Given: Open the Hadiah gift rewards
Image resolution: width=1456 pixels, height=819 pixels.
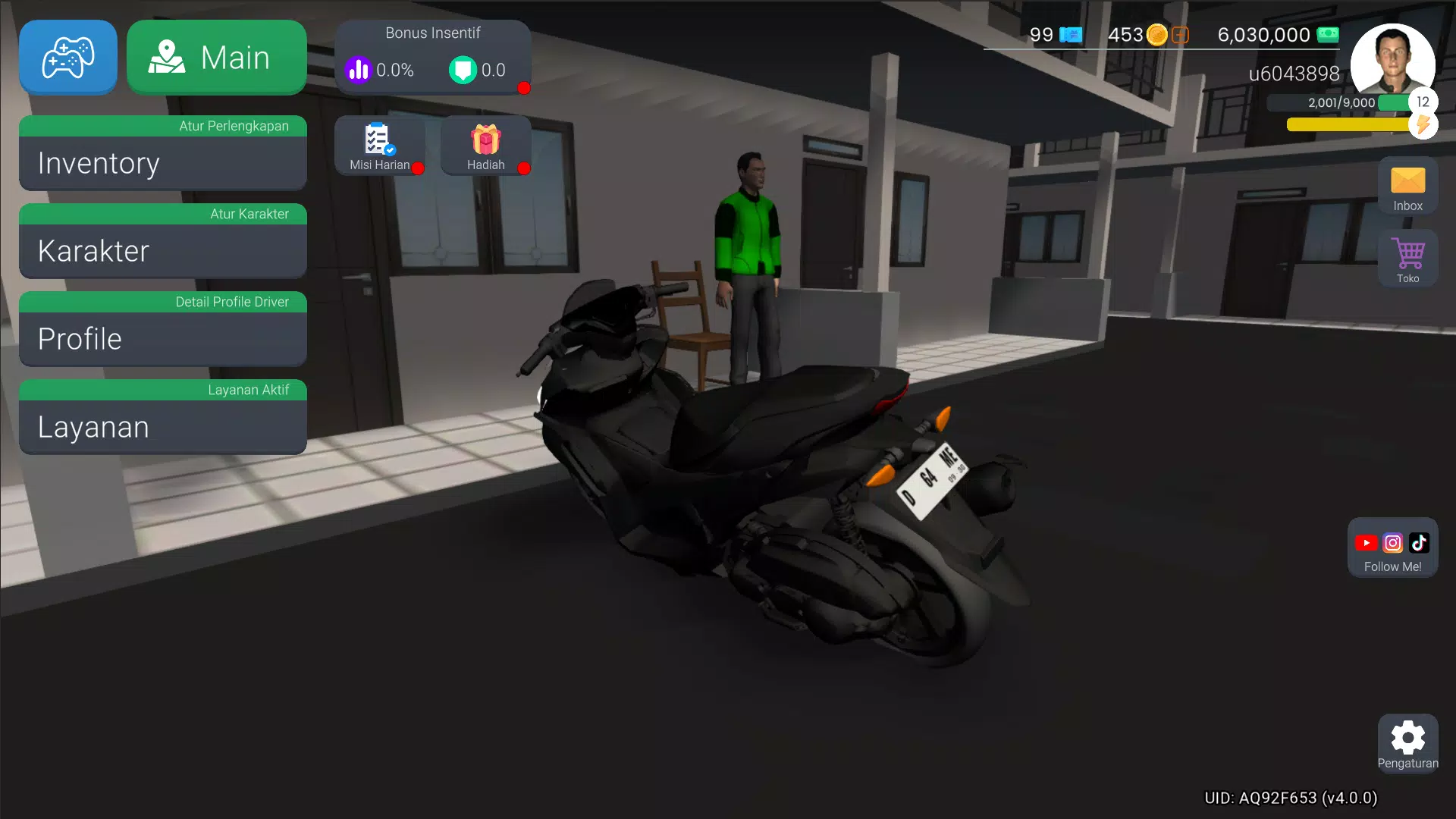Looking at the screenshot, I should (x=485, y=144).
